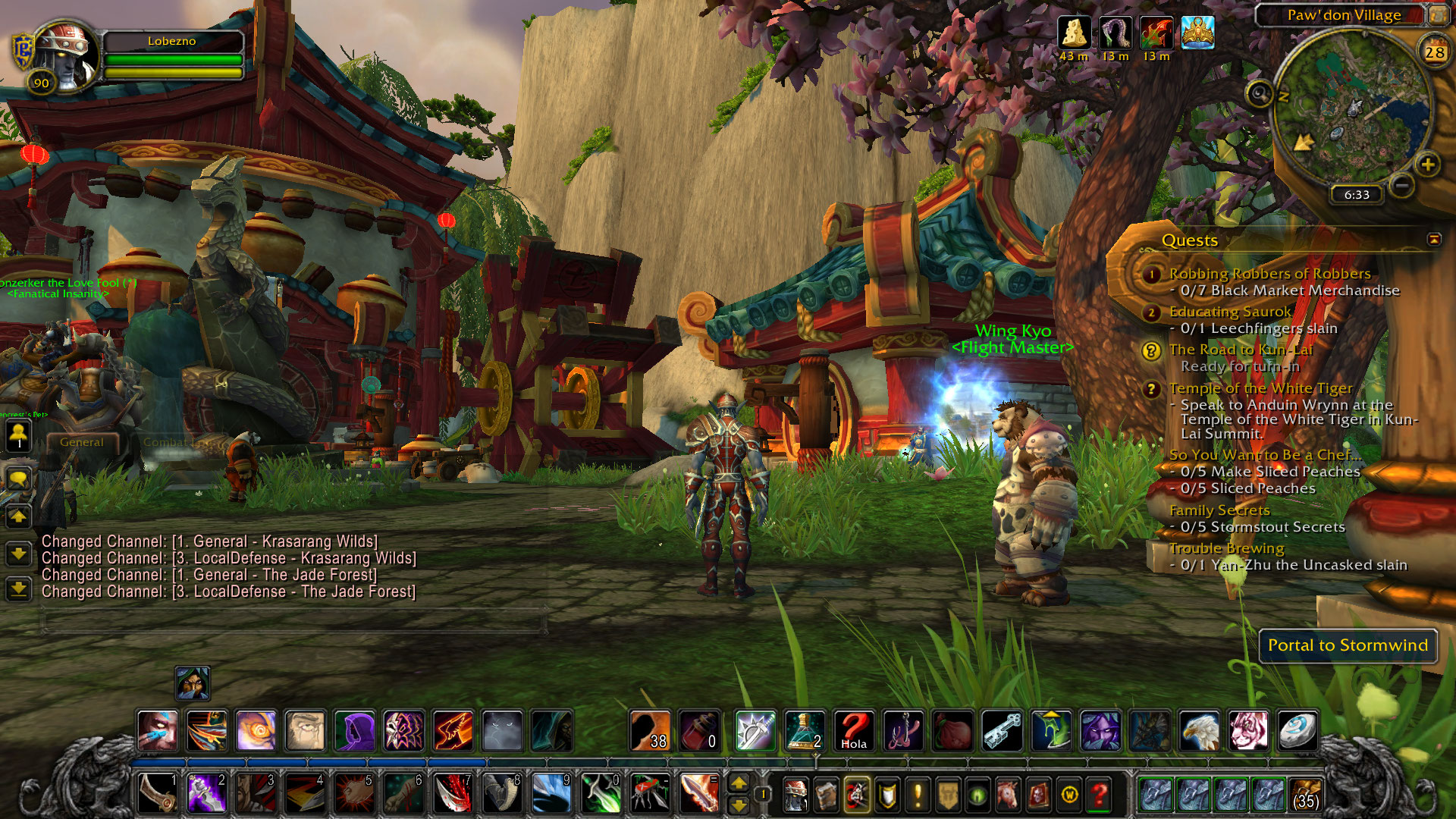Switch to the General chat tab
1456x819 pixels.
(82, 442)
